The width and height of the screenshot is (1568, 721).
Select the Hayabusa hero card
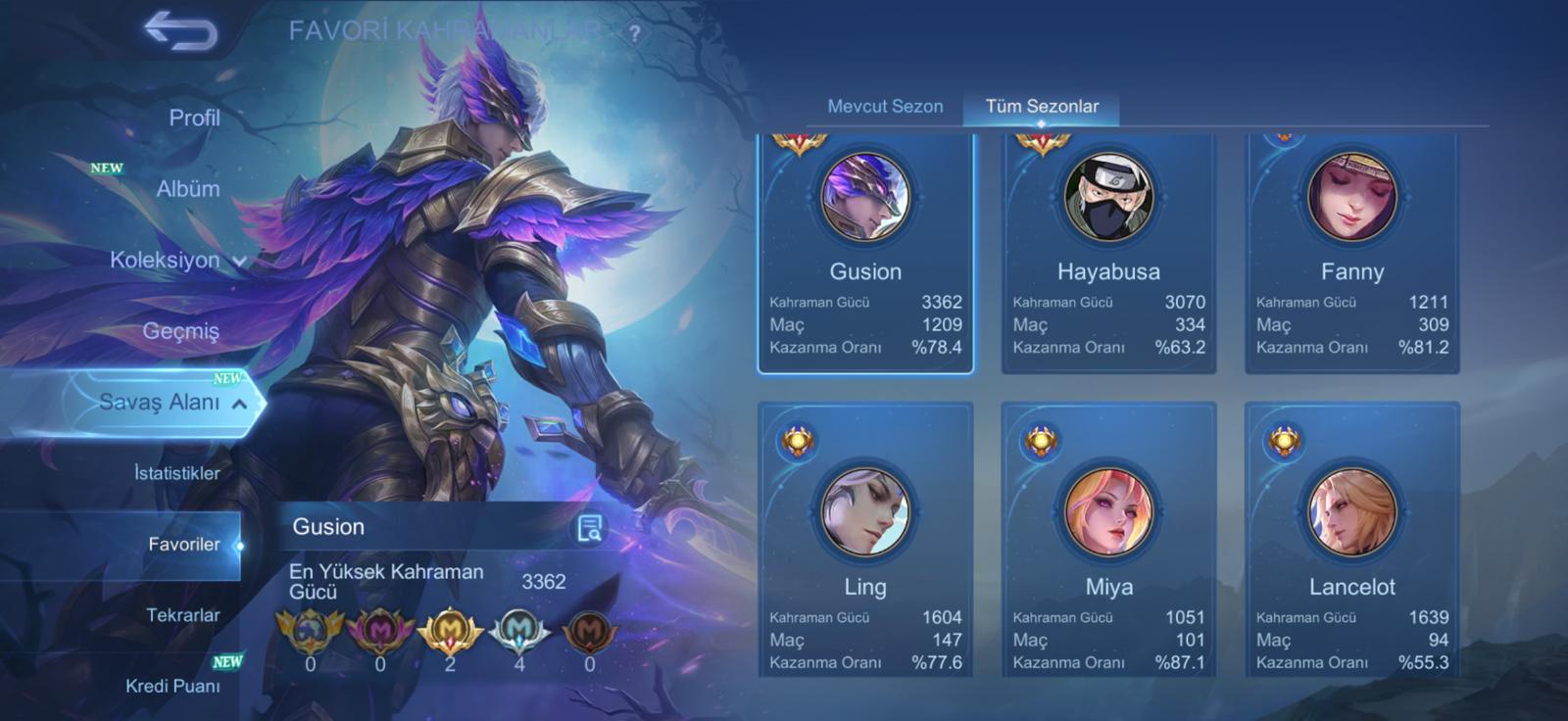pos(1108,253)
